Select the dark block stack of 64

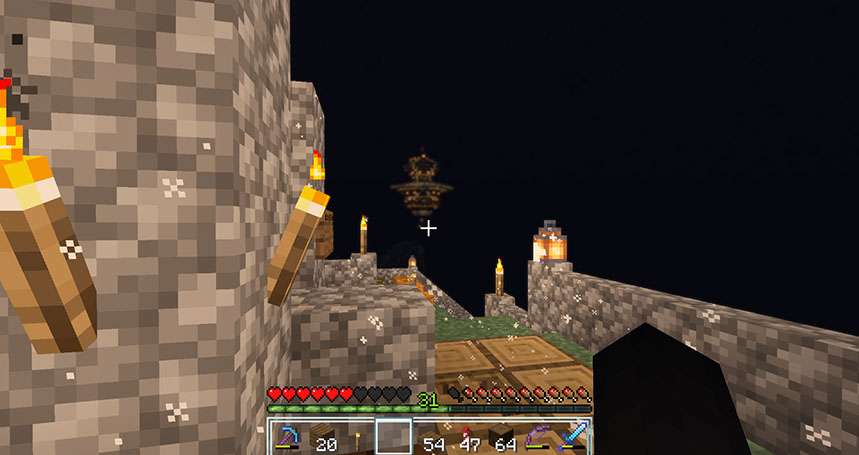pos(502,437)
